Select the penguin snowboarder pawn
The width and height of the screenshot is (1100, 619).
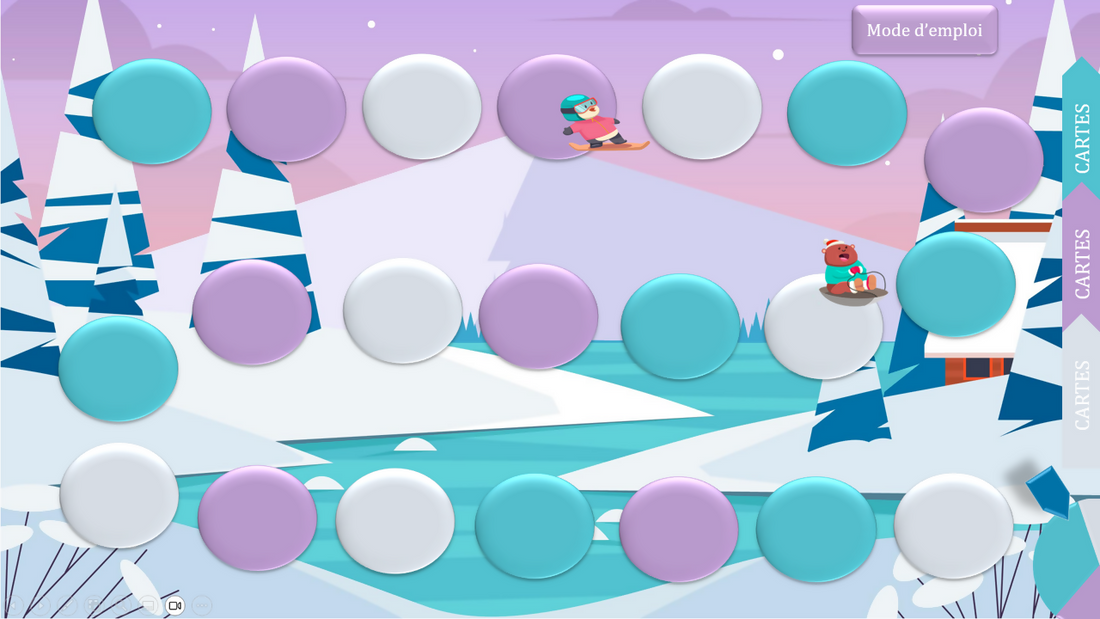pyautogui.click(x=597, y=123)
